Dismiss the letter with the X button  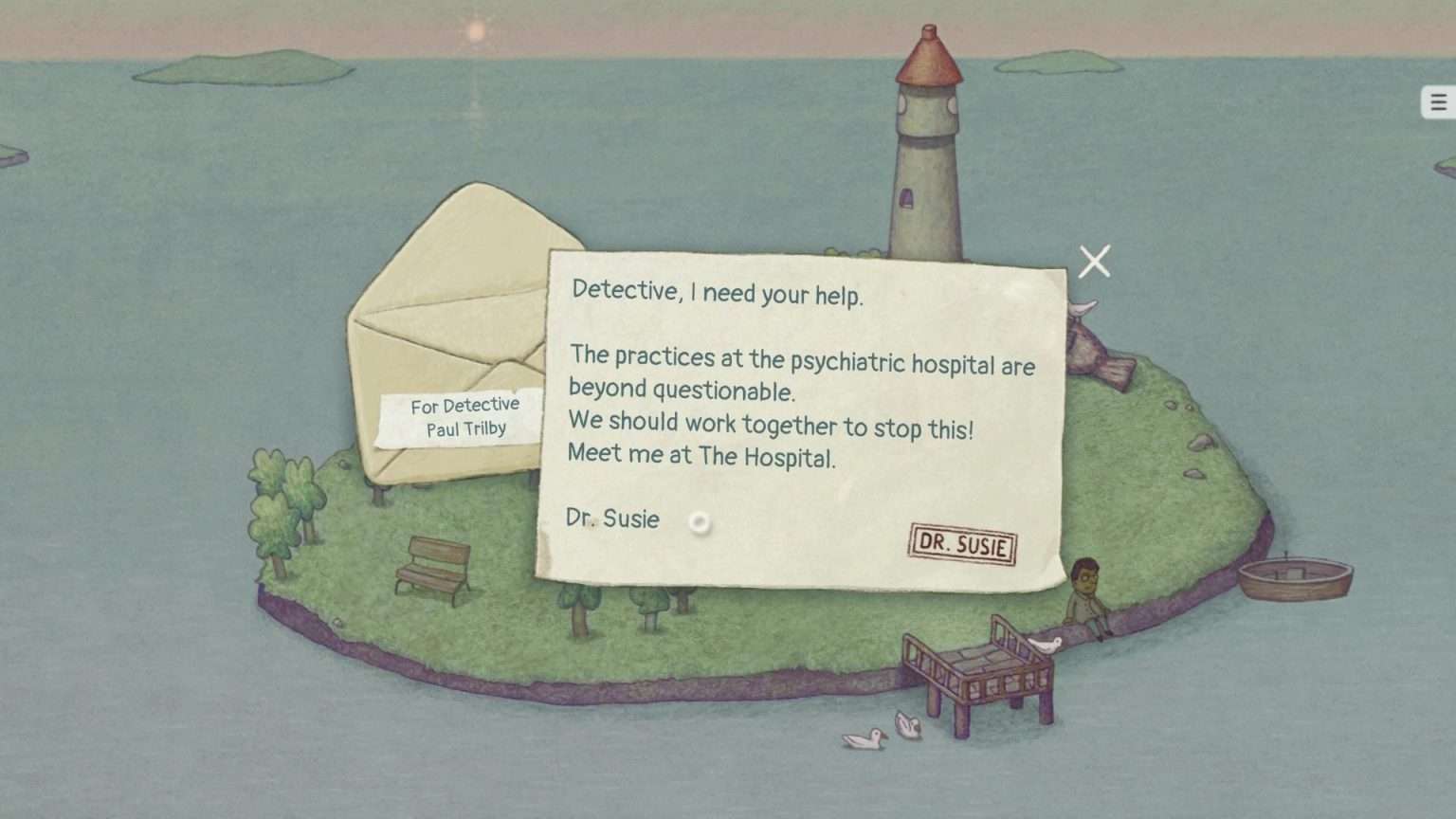point(1094,261)
